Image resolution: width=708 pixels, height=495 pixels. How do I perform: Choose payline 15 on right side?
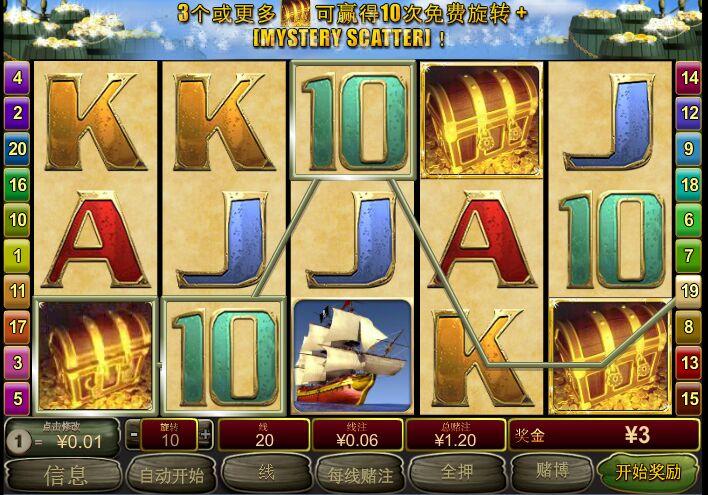[689, 398]
